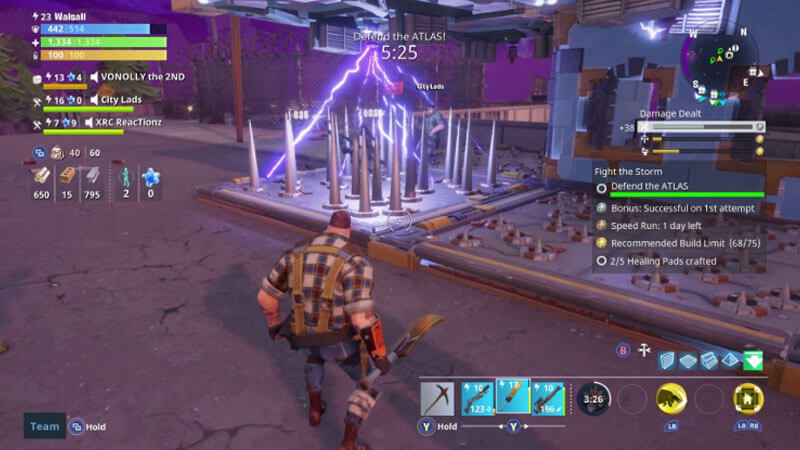
Task: Select the 2/5 Healing Pads crafted objective
Action: pyautogui.click(x=660, y=260)
